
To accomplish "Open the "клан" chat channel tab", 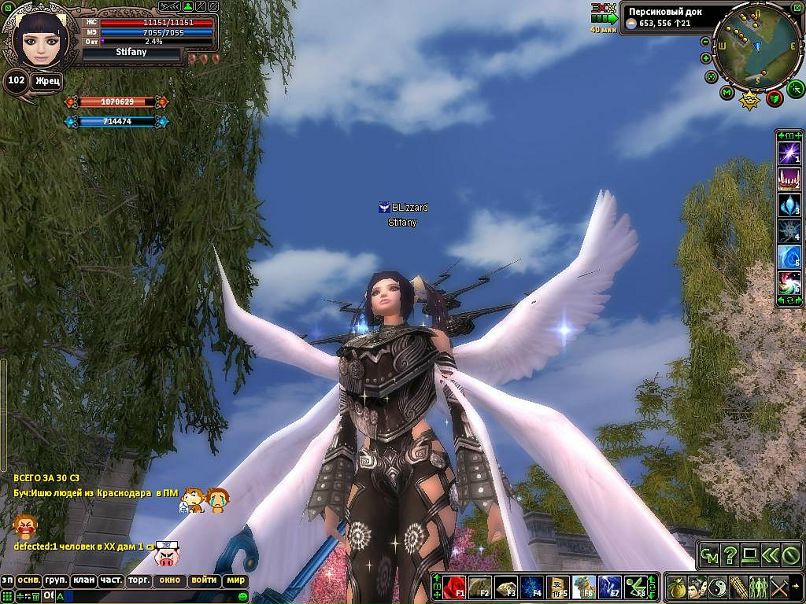I will (83, 580).
